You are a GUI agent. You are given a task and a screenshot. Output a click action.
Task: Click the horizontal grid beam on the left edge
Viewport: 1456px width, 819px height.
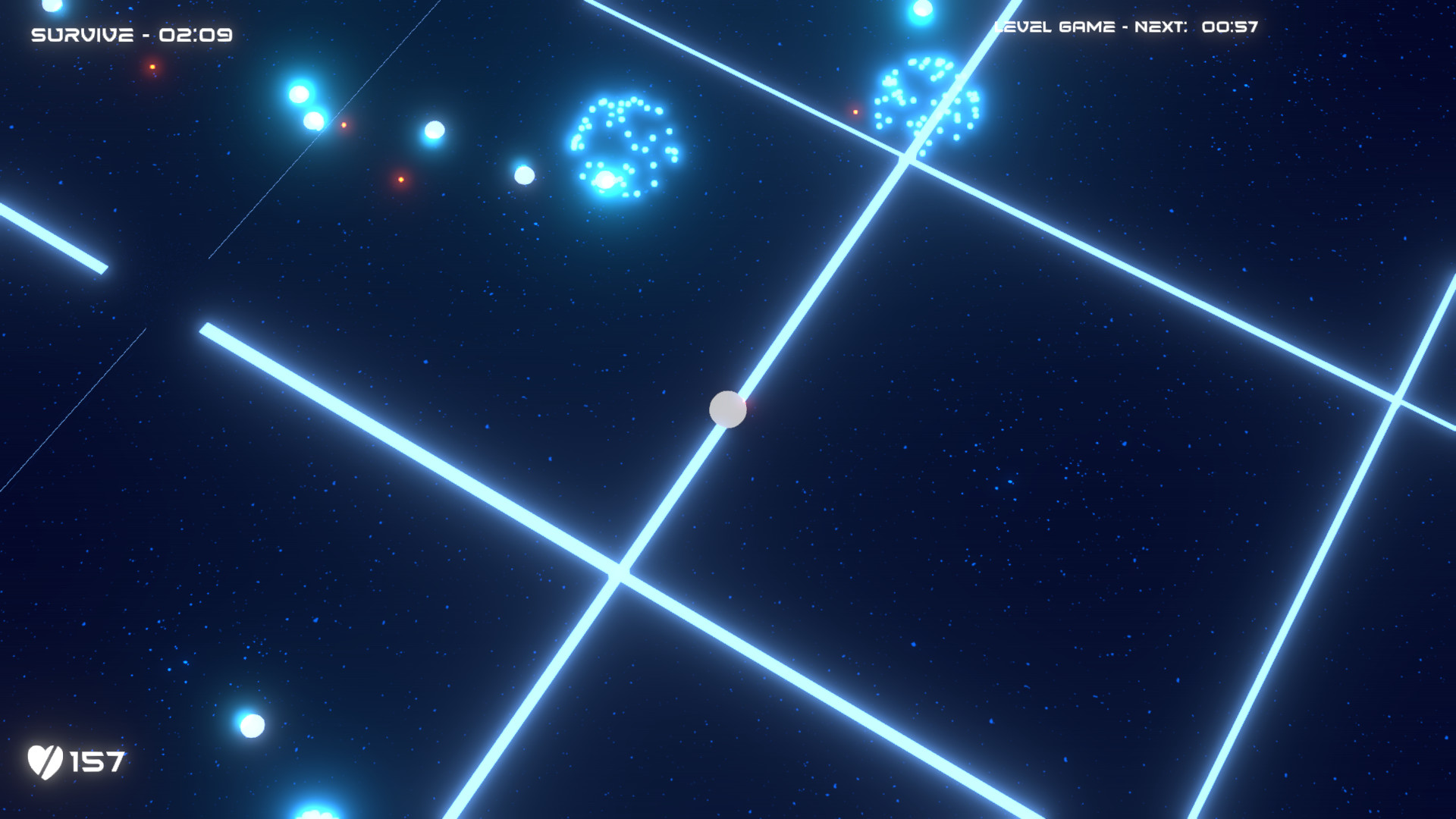pos(53,235)
